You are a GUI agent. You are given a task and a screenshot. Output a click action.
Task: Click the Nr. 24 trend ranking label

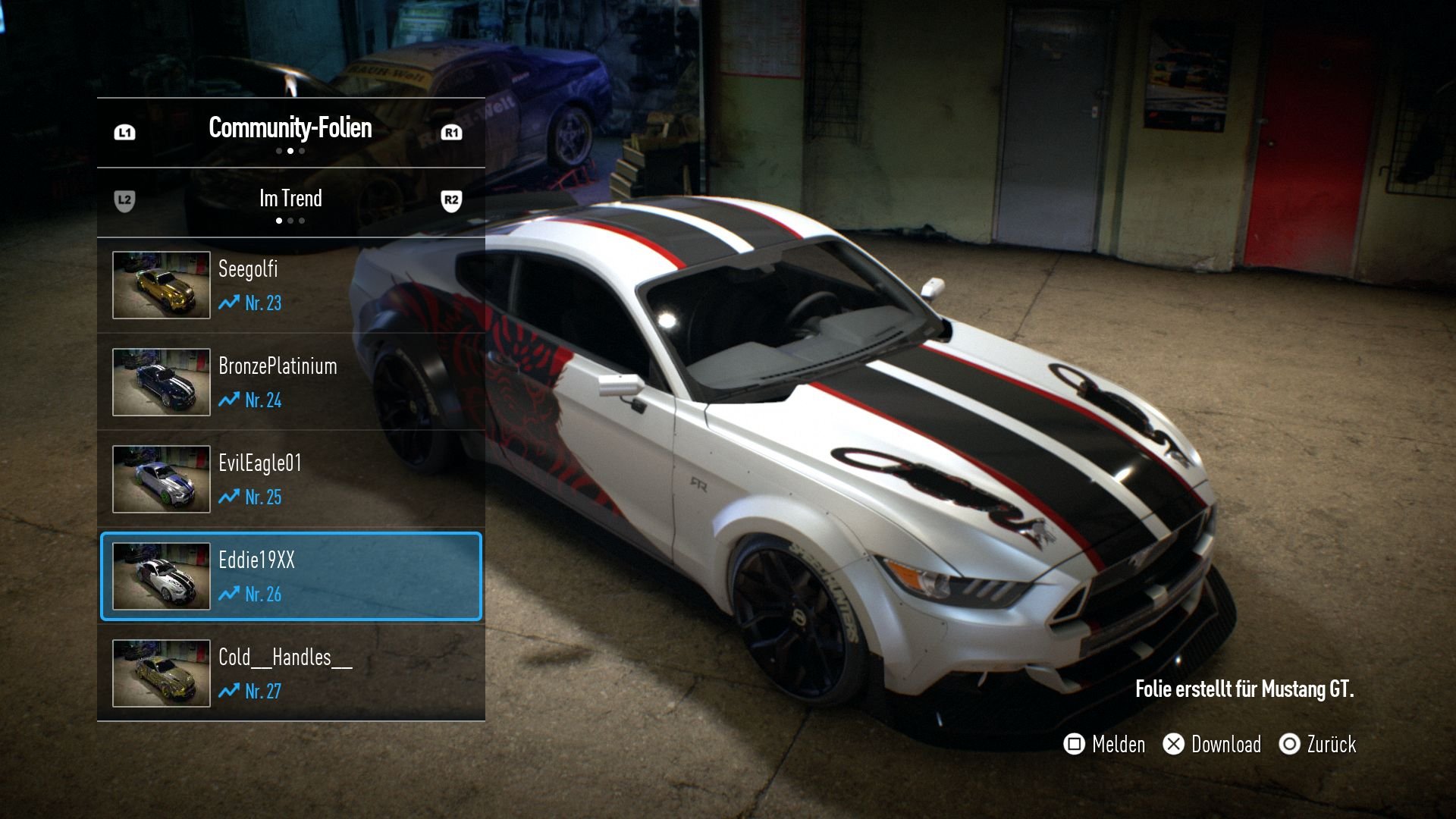(263, 401)
